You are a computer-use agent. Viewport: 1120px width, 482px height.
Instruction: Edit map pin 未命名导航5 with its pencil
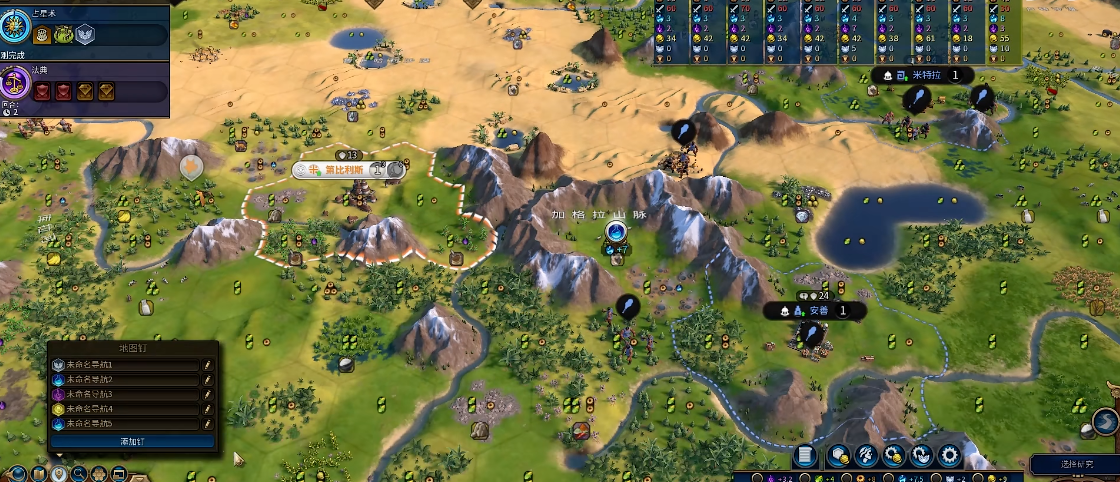[208, 424]
